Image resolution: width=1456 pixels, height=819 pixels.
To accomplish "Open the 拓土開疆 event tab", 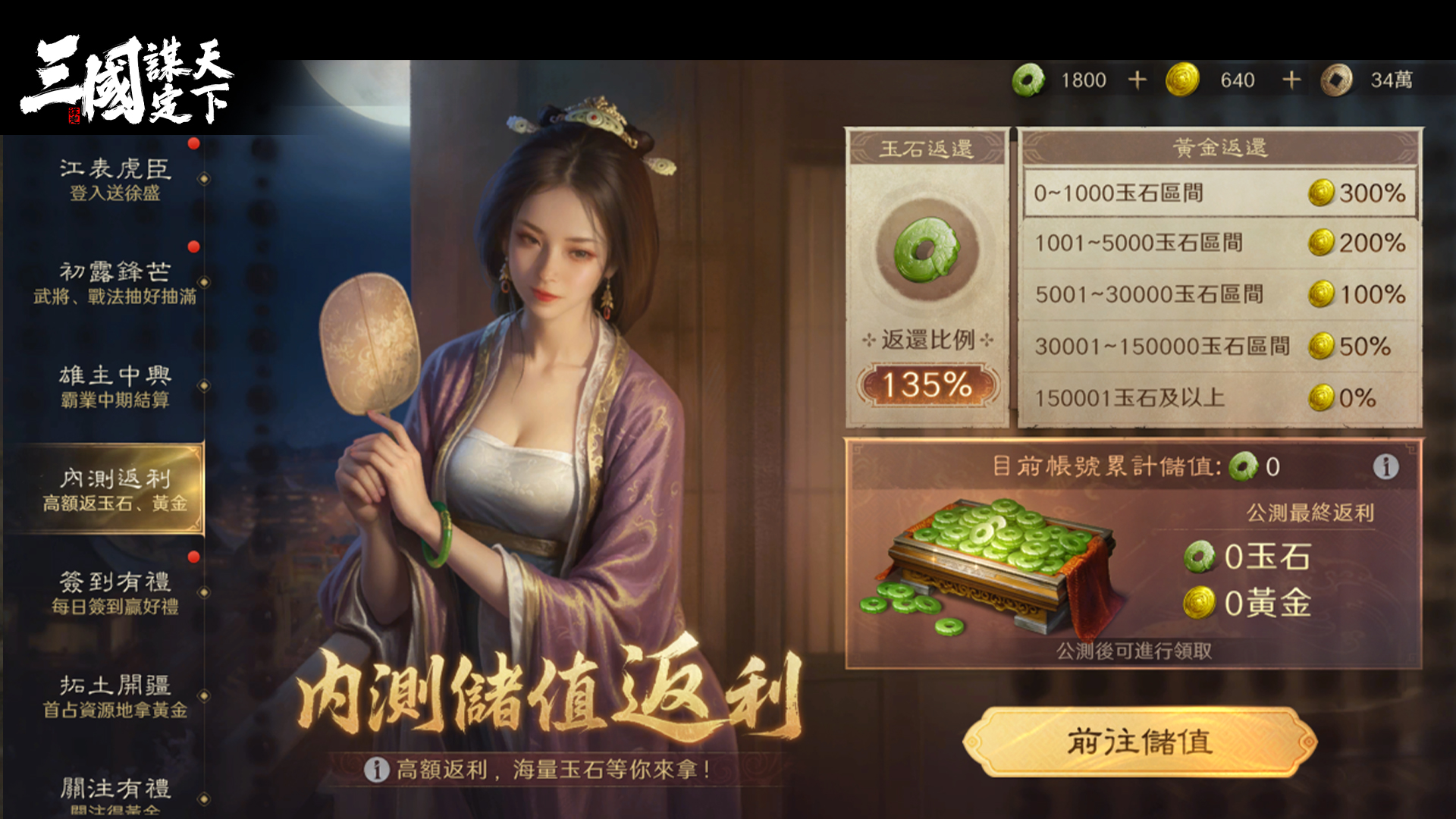I will coord(114,696).
